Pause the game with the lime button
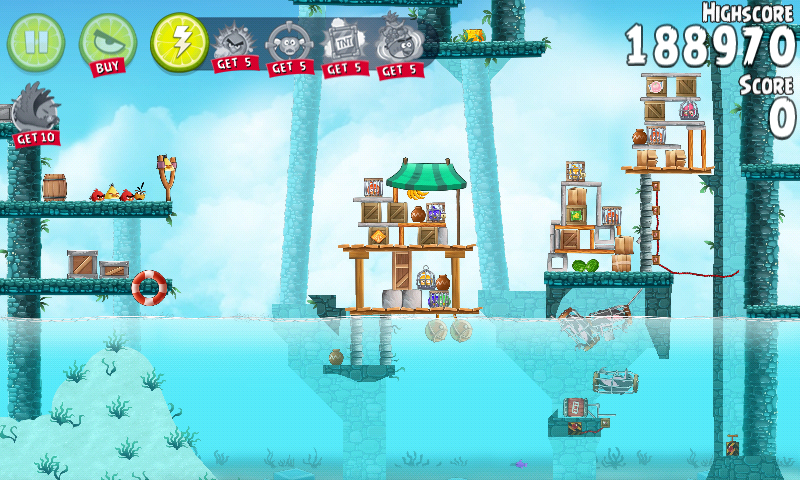 [35, 41]
